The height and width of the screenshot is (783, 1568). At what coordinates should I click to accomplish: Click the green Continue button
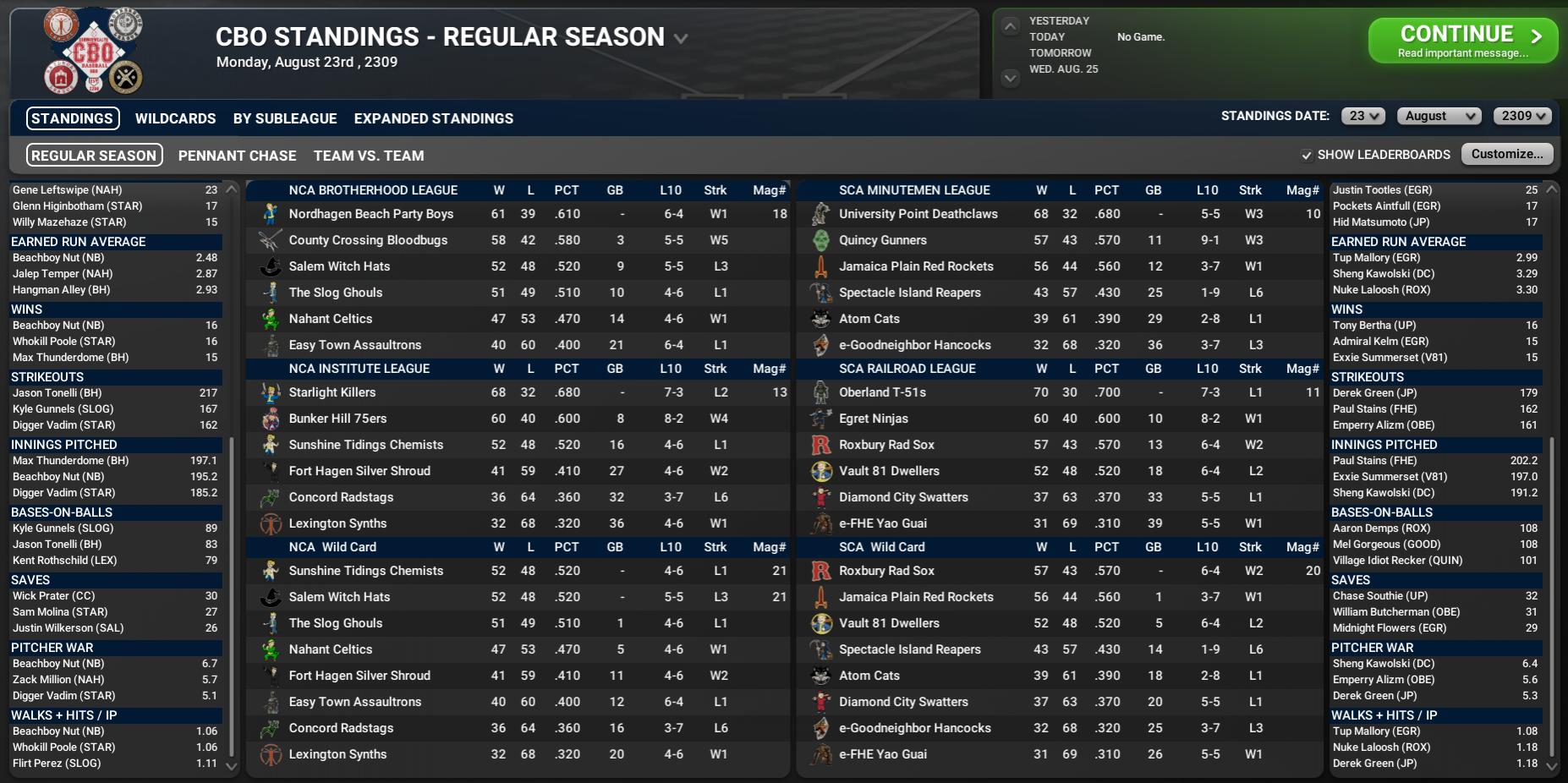point(1462,41)
